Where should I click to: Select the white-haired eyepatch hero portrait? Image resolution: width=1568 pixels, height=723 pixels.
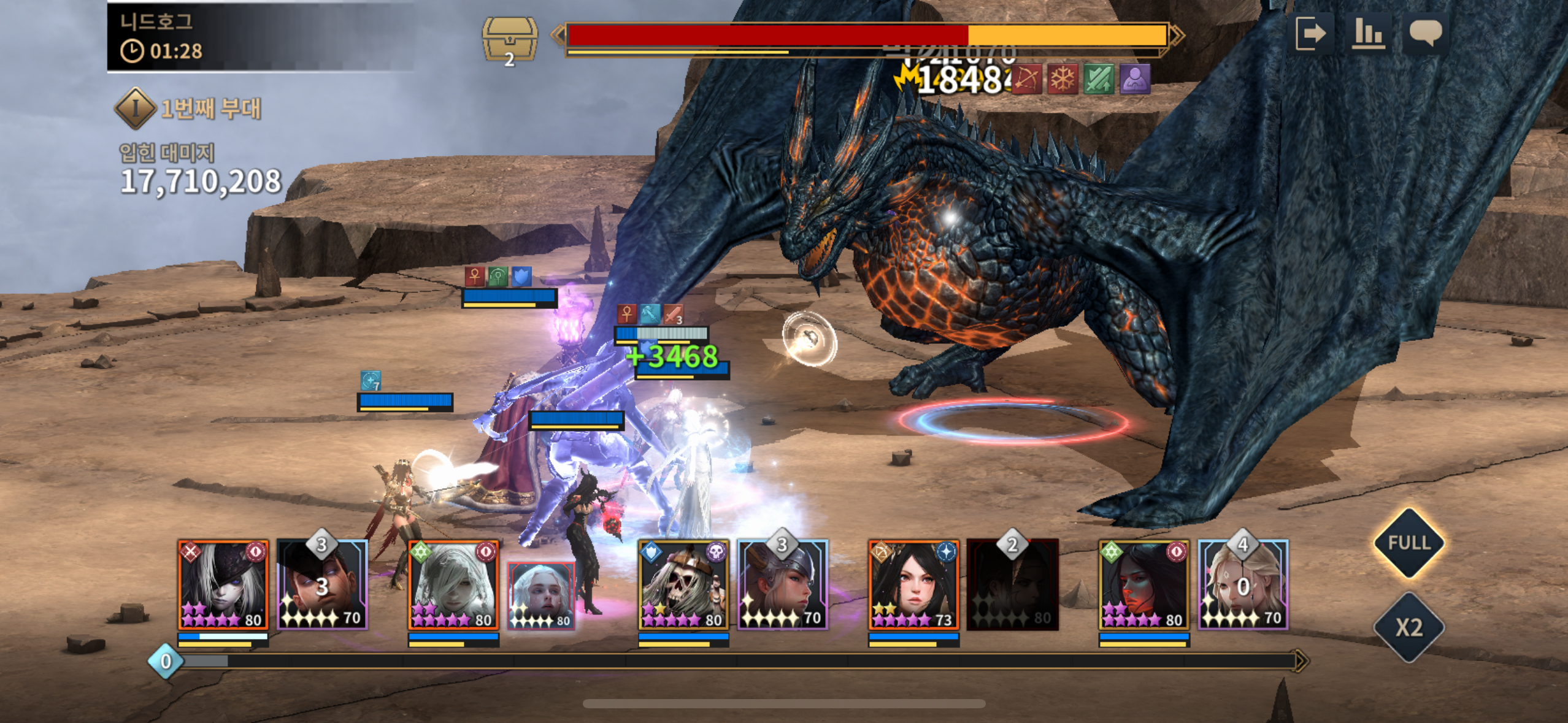click(x=223, y=585)
